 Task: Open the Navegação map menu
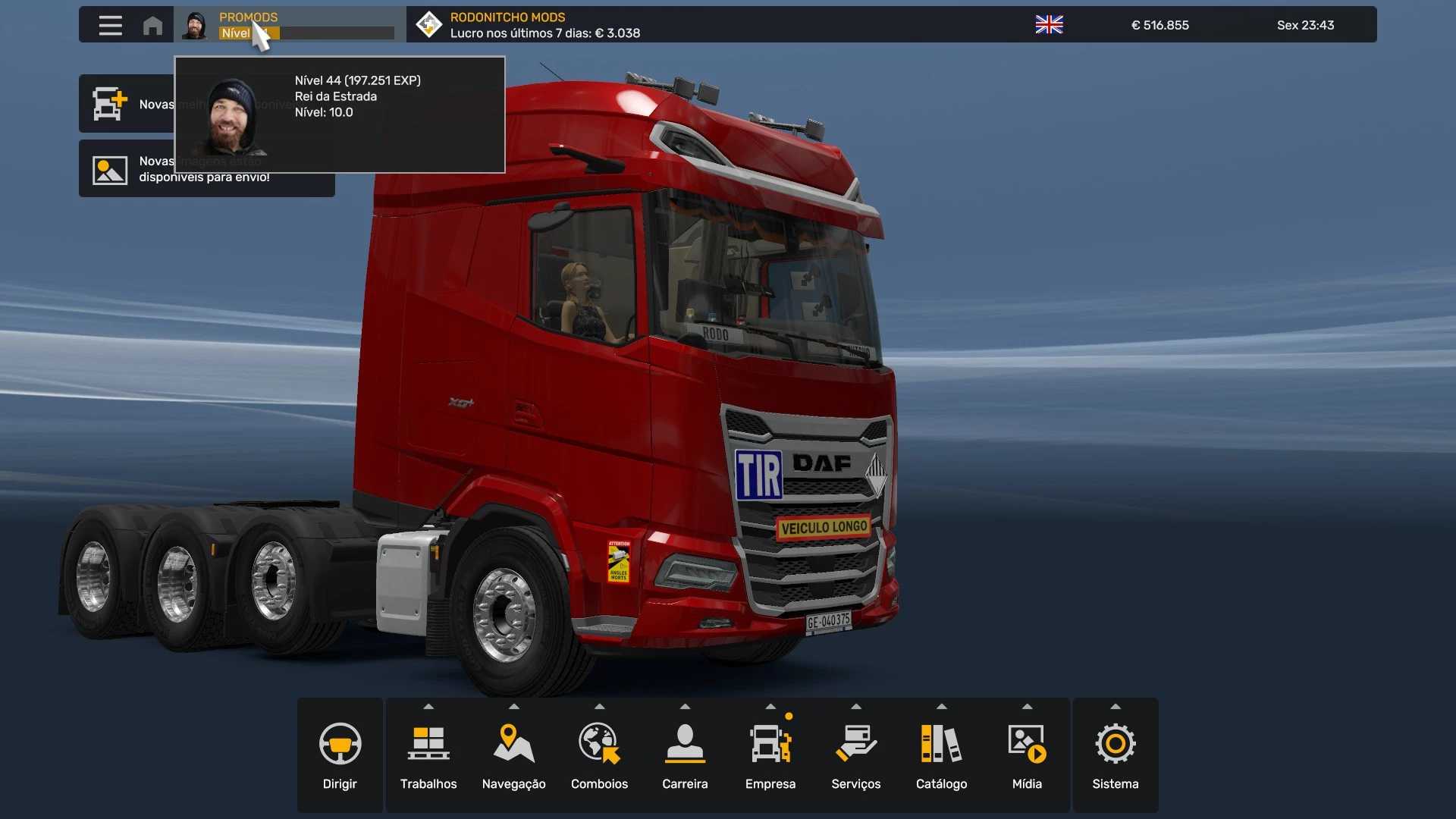513,755
